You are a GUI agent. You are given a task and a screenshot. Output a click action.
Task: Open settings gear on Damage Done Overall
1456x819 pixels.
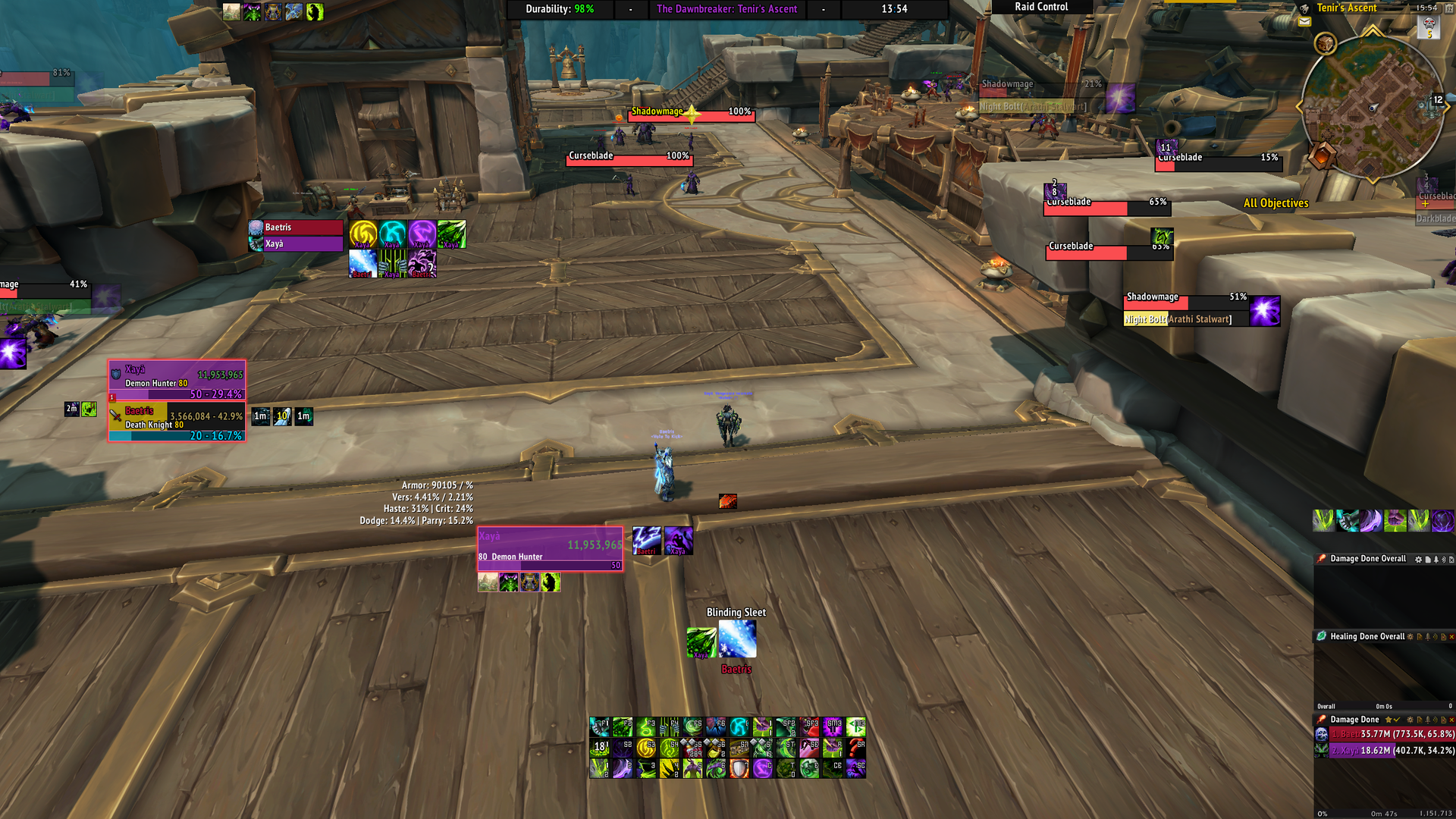click(x=1418, y=560)
